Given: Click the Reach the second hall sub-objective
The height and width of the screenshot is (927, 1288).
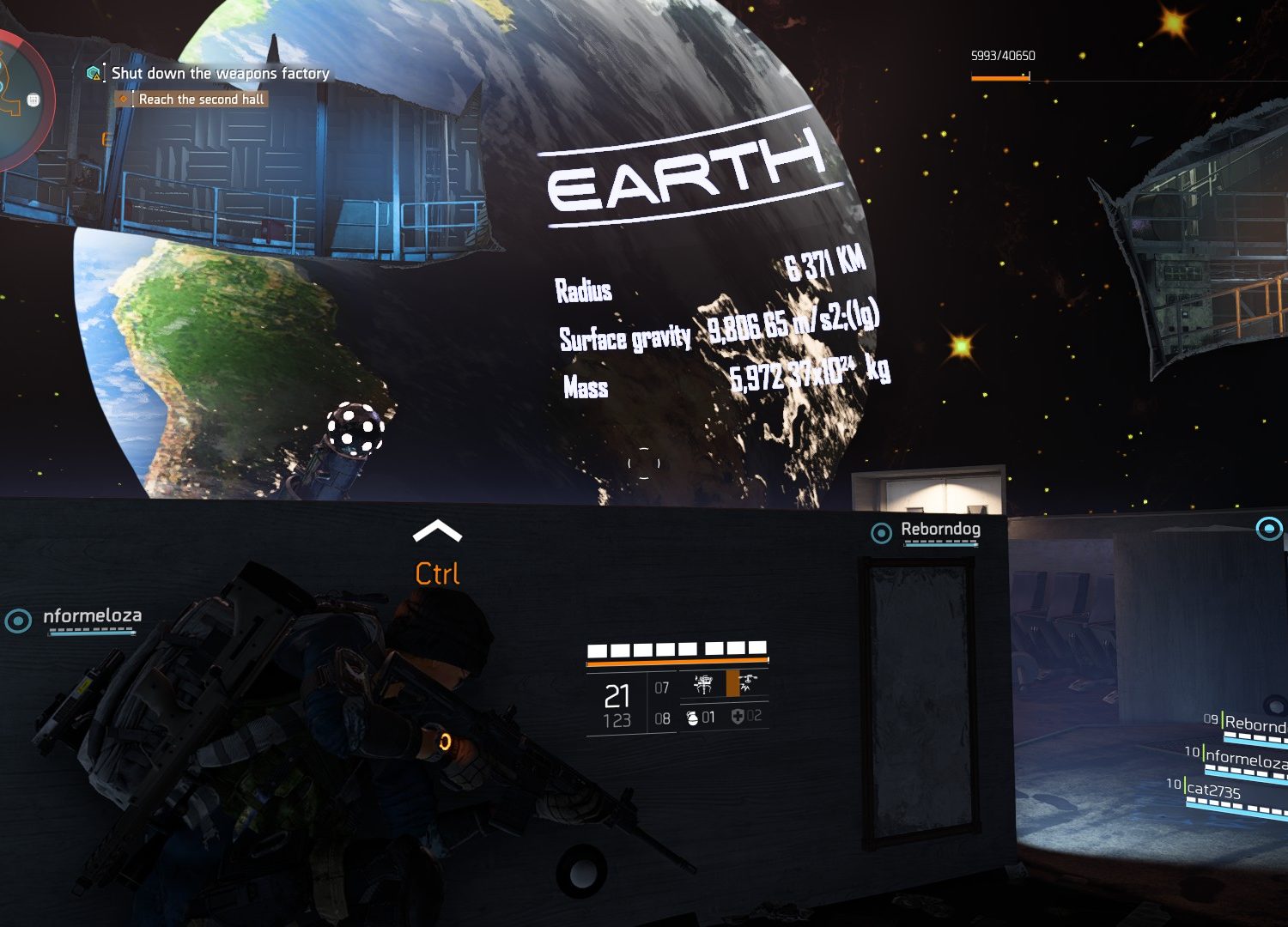Looking at the screenshot, I should point(201,100).
